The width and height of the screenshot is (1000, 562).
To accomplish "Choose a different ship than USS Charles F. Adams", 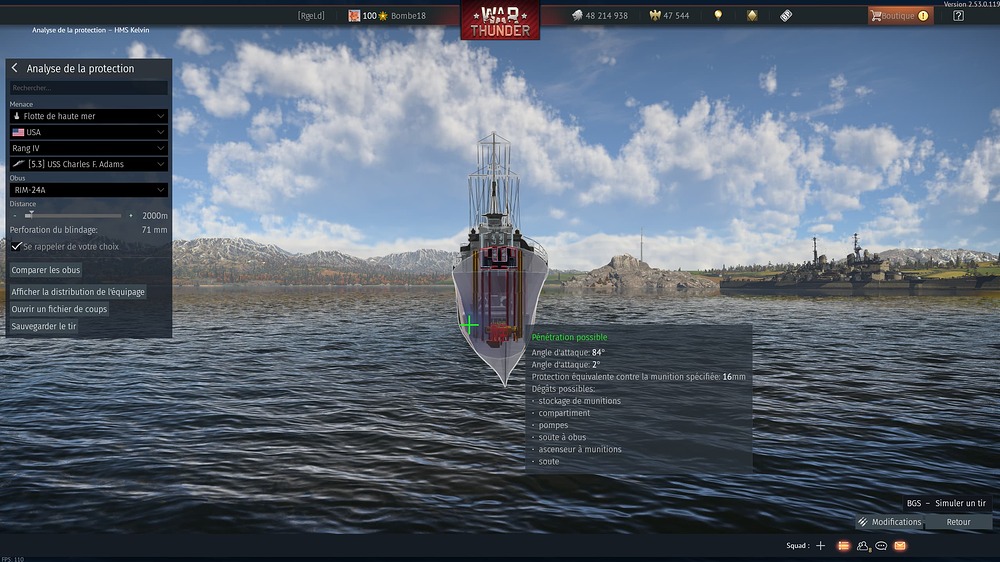I will pyautogui.click(x=88, y=164).
